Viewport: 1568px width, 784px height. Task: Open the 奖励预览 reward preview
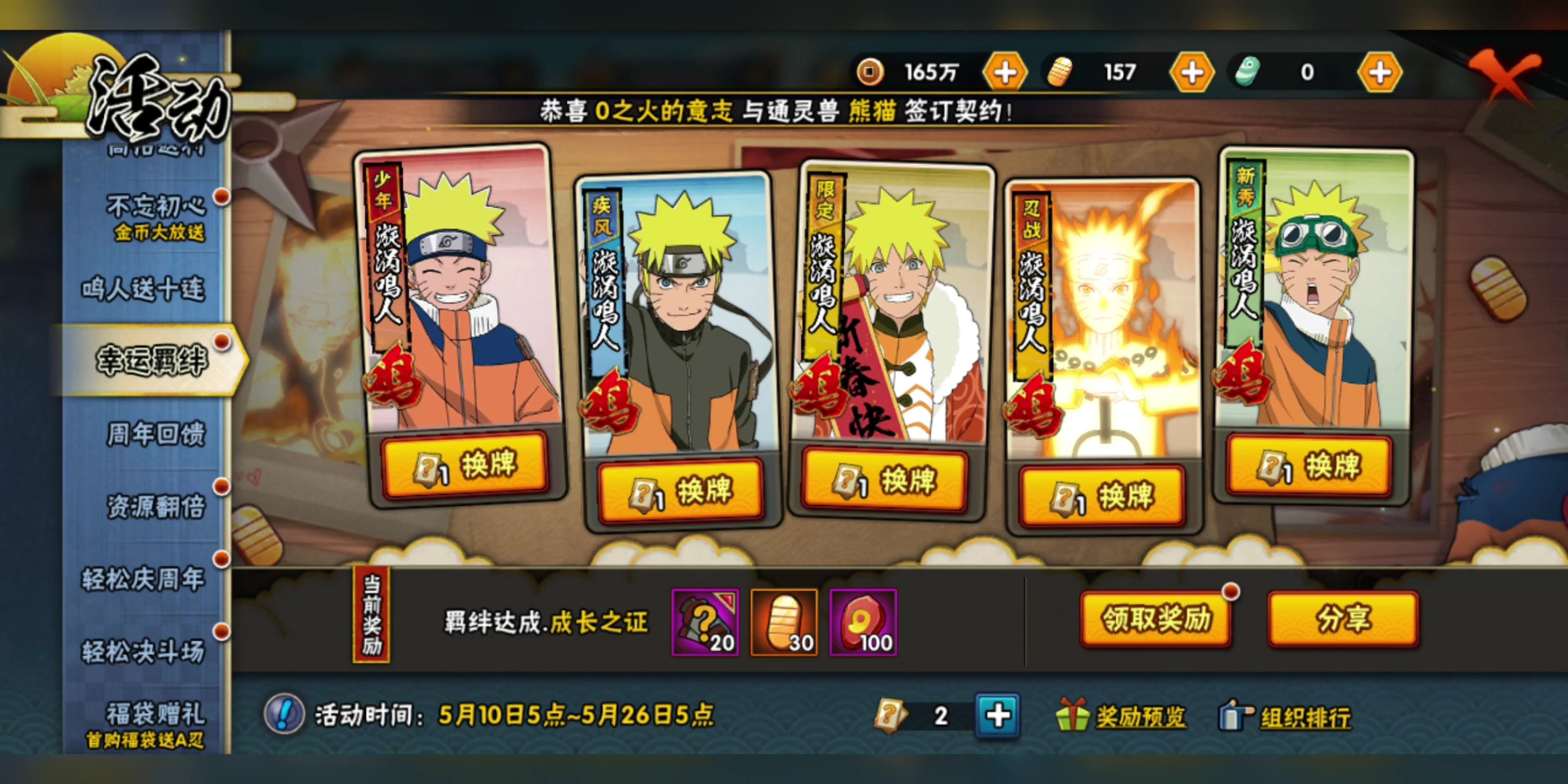(x=1123, y=716)
